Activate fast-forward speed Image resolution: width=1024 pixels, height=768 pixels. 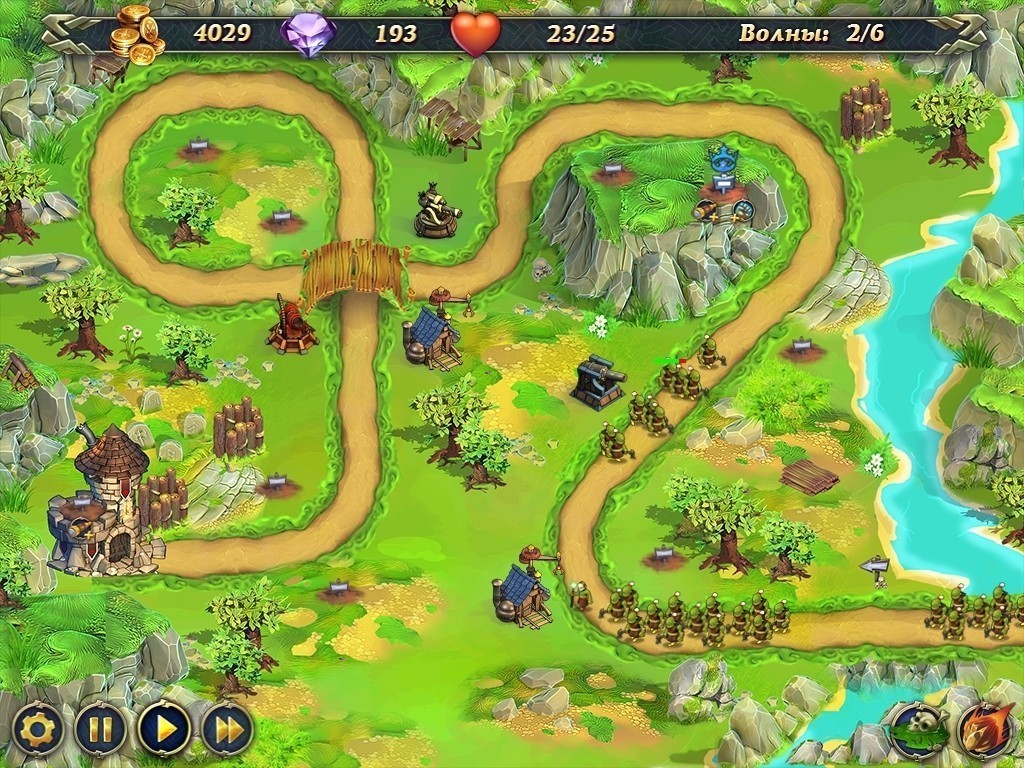229,729
